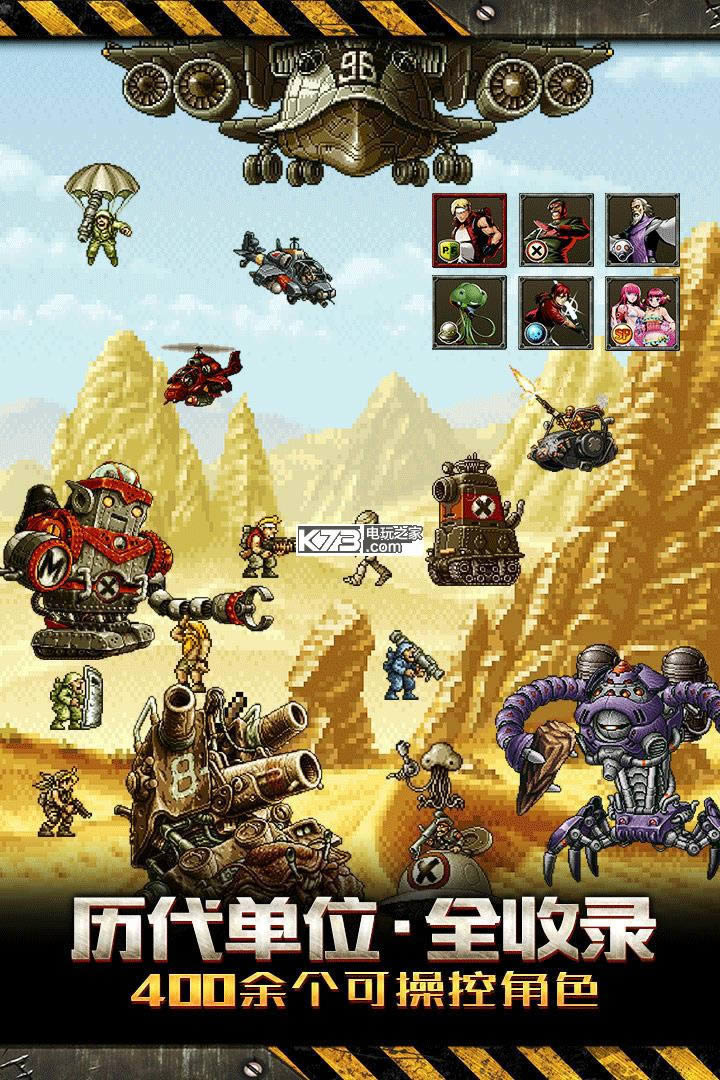Pick the pink-haired duo SP tile
The height and width of the screenshot is (1080, 720).
pyautogui.click(x=642, y=313)
